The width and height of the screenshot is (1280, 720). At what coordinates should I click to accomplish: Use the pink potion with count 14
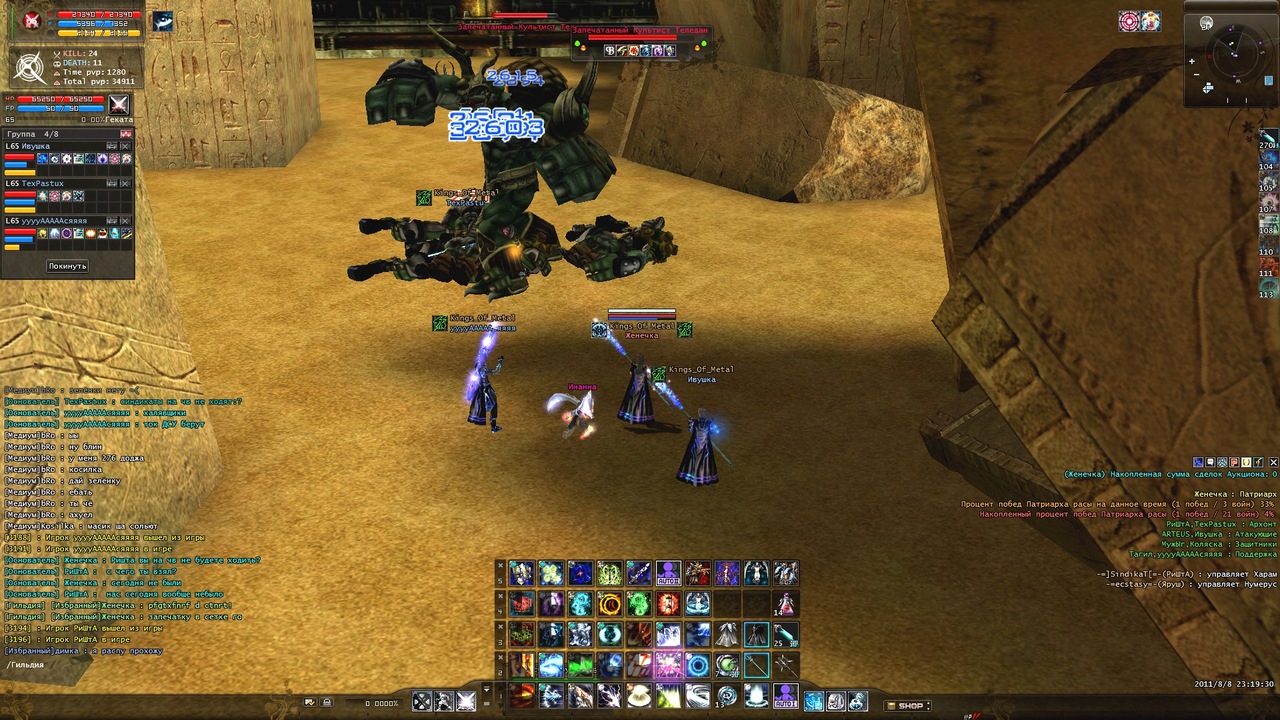point(786,604)
